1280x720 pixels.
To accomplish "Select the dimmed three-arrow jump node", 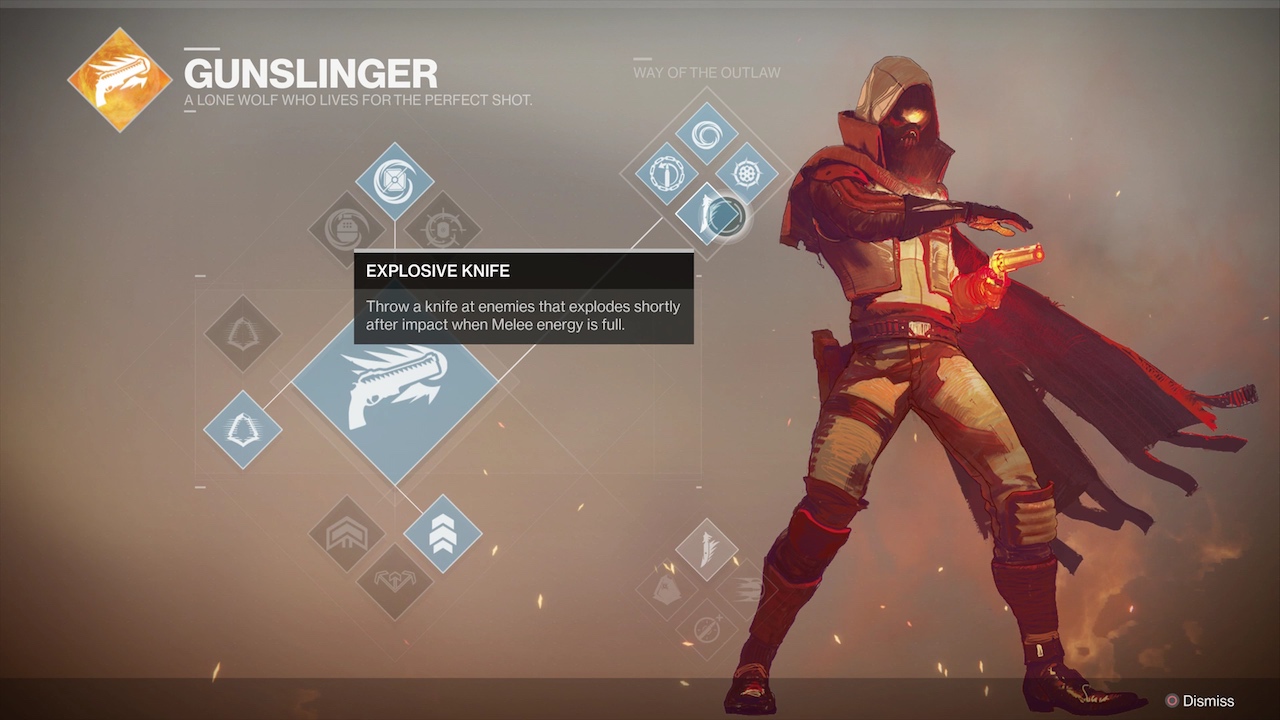I will 394,581.
